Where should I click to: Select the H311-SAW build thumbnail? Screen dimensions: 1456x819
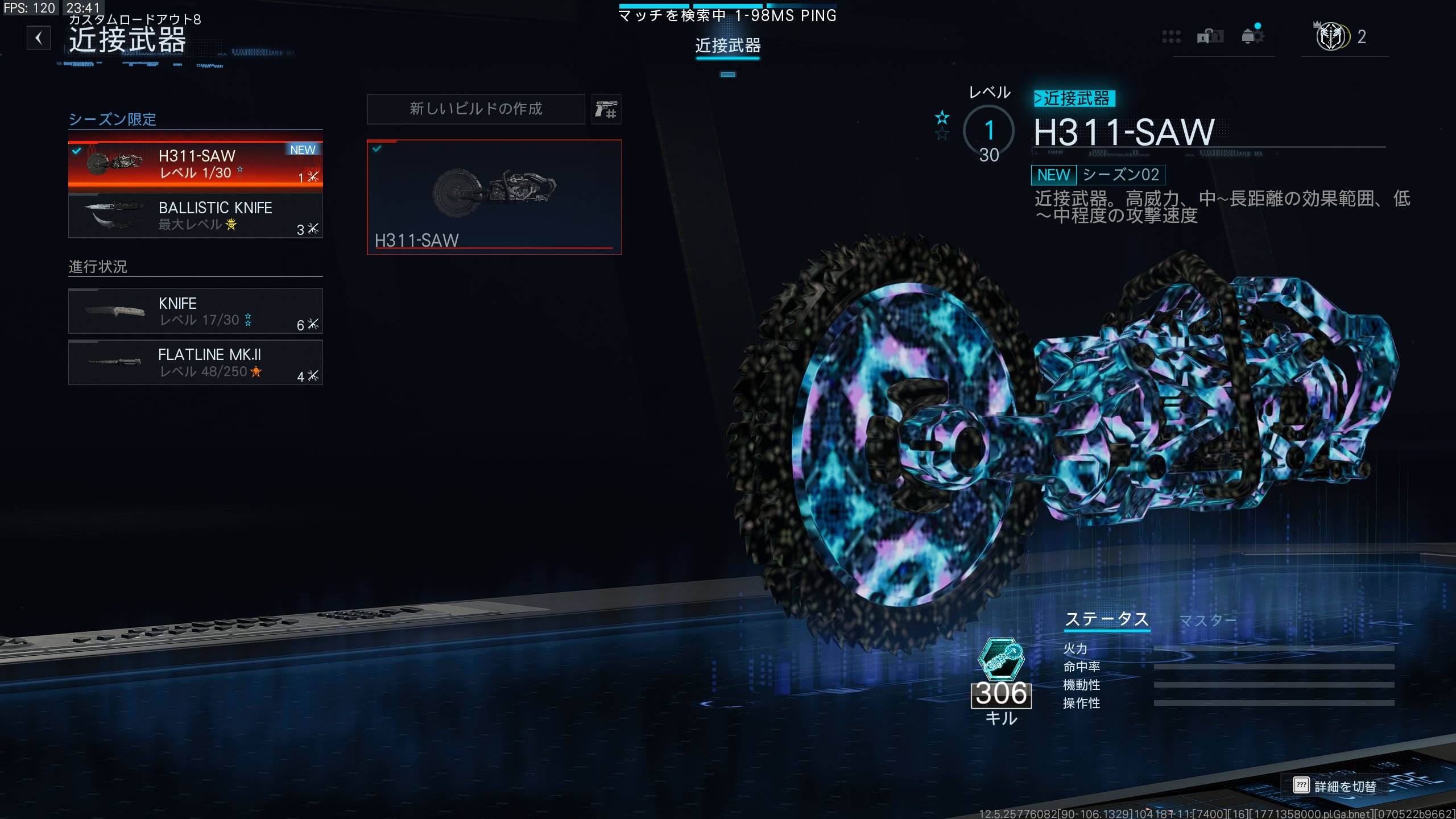pos(494,196)
